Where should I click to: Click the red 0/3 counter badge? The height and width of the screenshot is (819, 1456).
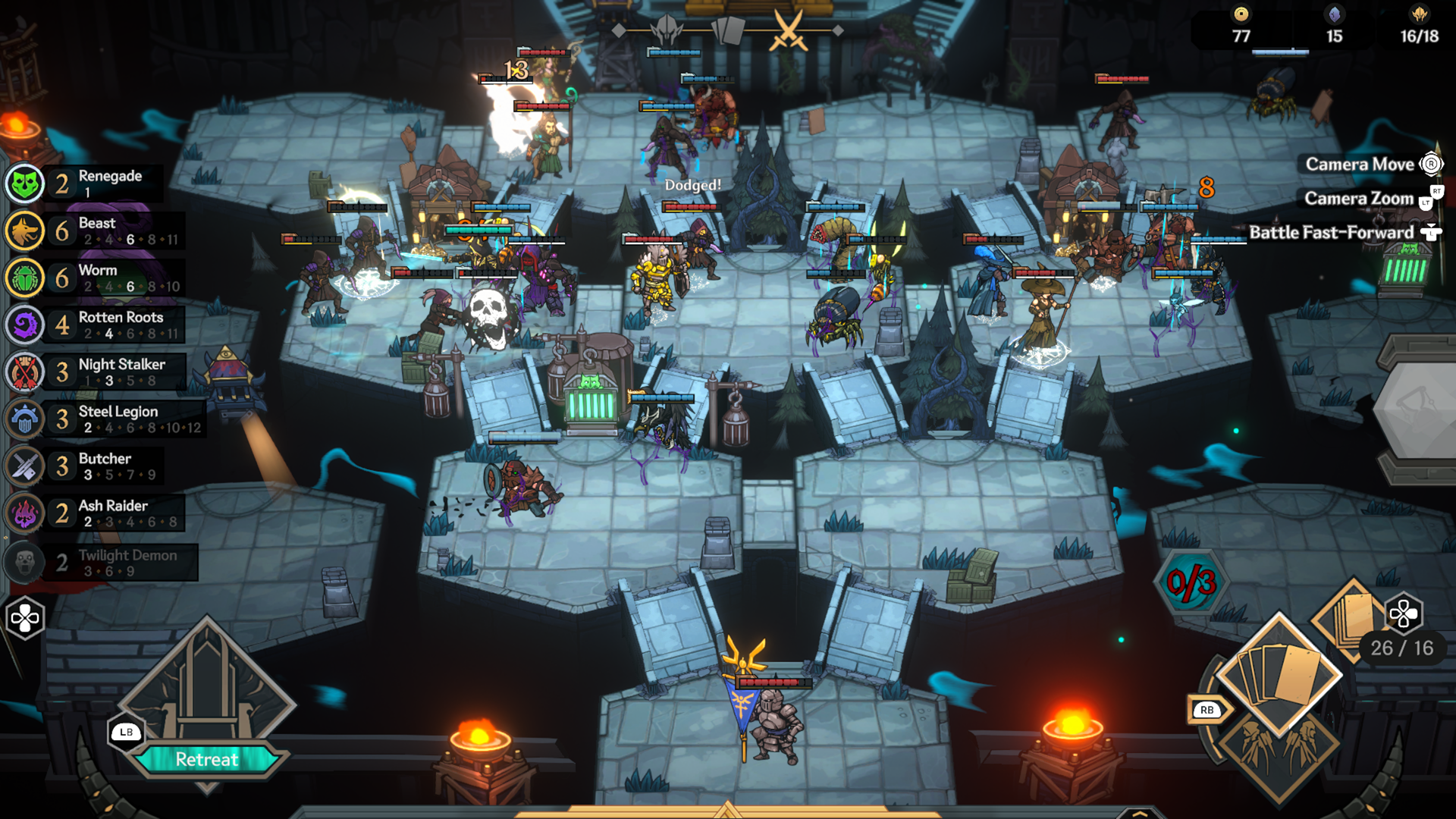(1191, 582)
